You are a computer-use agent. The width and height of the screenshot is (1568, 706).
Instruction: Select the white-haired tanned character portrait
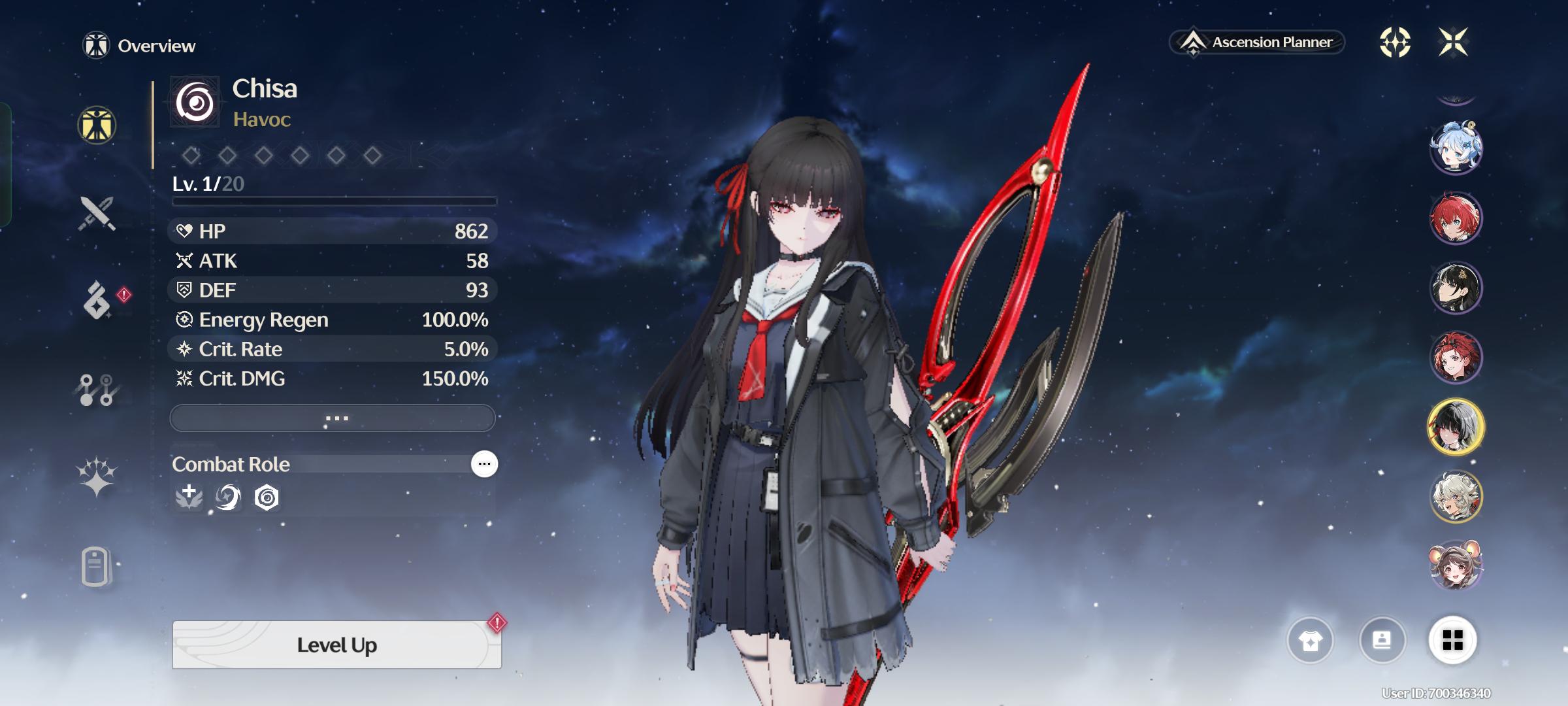pos(1456,497)
